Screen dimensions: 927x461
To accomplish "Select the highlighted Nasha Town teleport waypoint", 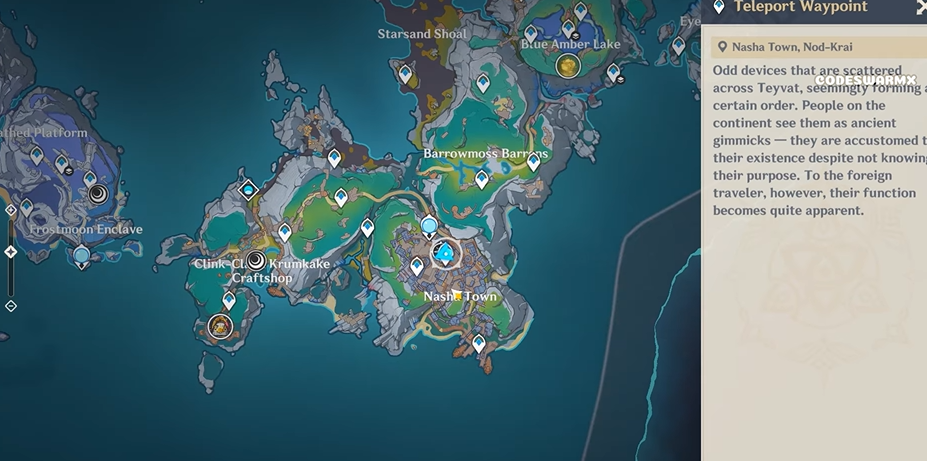I will [445, 254].
